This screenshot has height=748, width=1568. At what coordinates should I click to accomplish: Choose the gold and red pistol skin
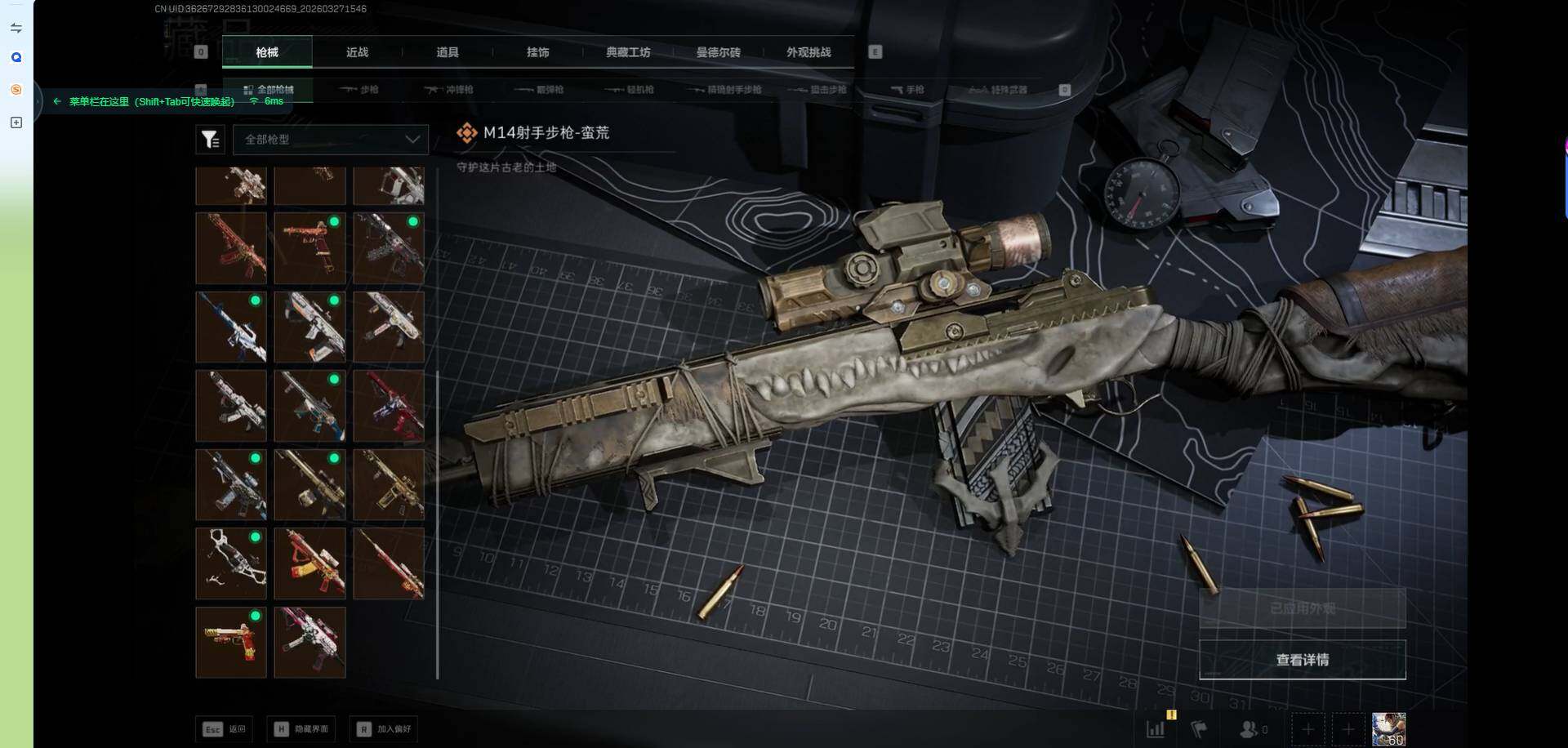tap(231, 643)
